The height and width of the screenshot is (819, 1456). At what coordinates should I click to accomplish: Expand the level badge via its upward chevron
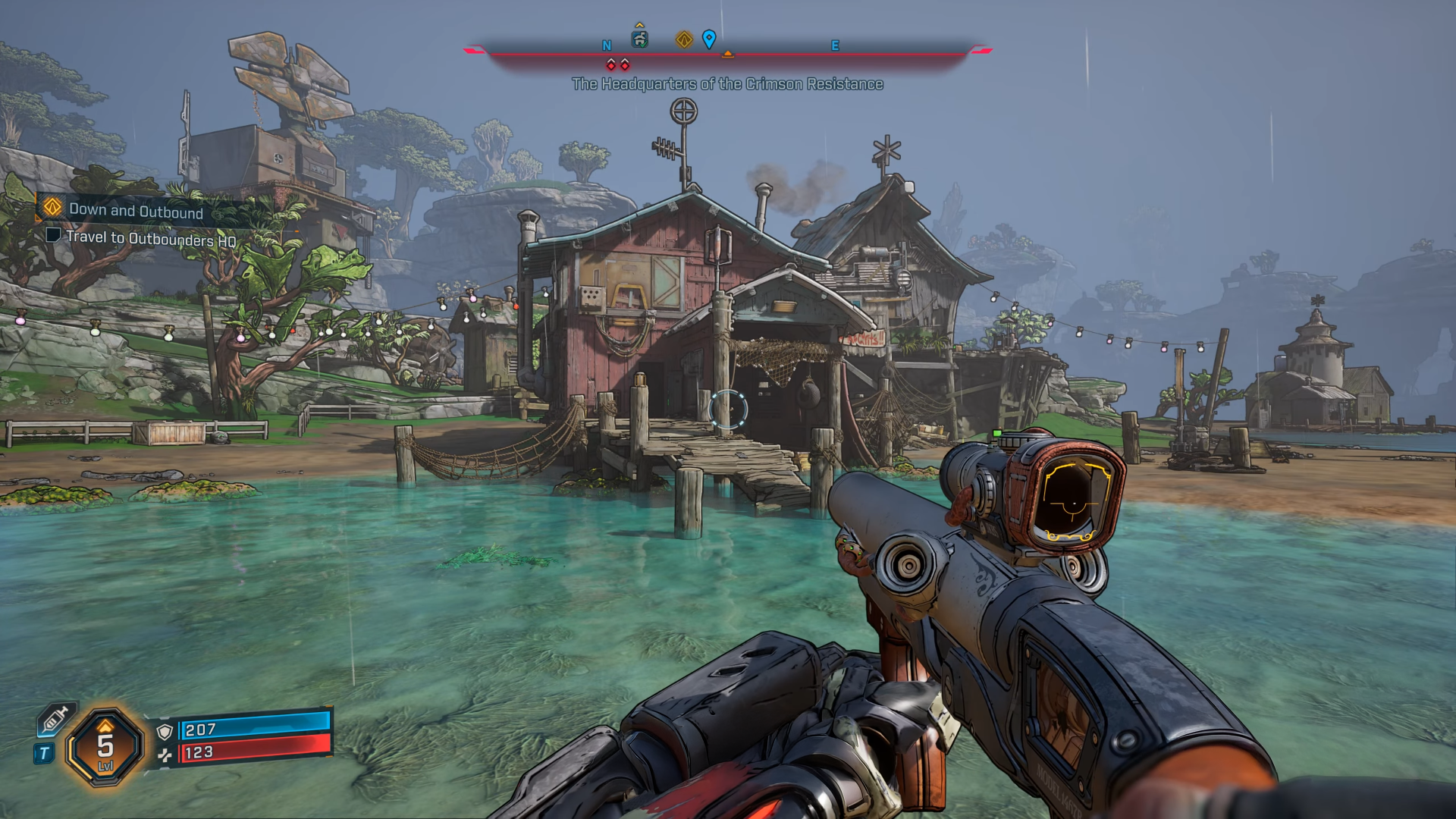click(x=105, y=728)
